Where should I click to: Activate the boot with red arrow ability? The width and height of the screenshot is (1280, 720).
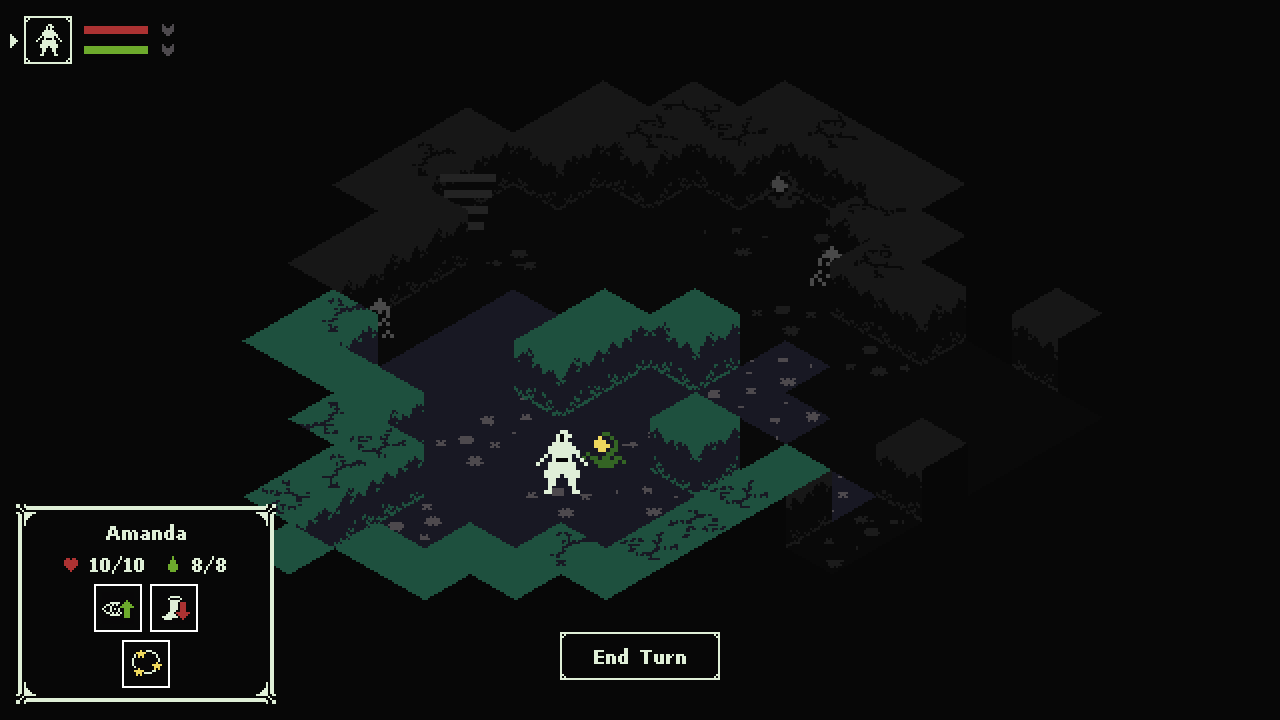click(174, 608)
